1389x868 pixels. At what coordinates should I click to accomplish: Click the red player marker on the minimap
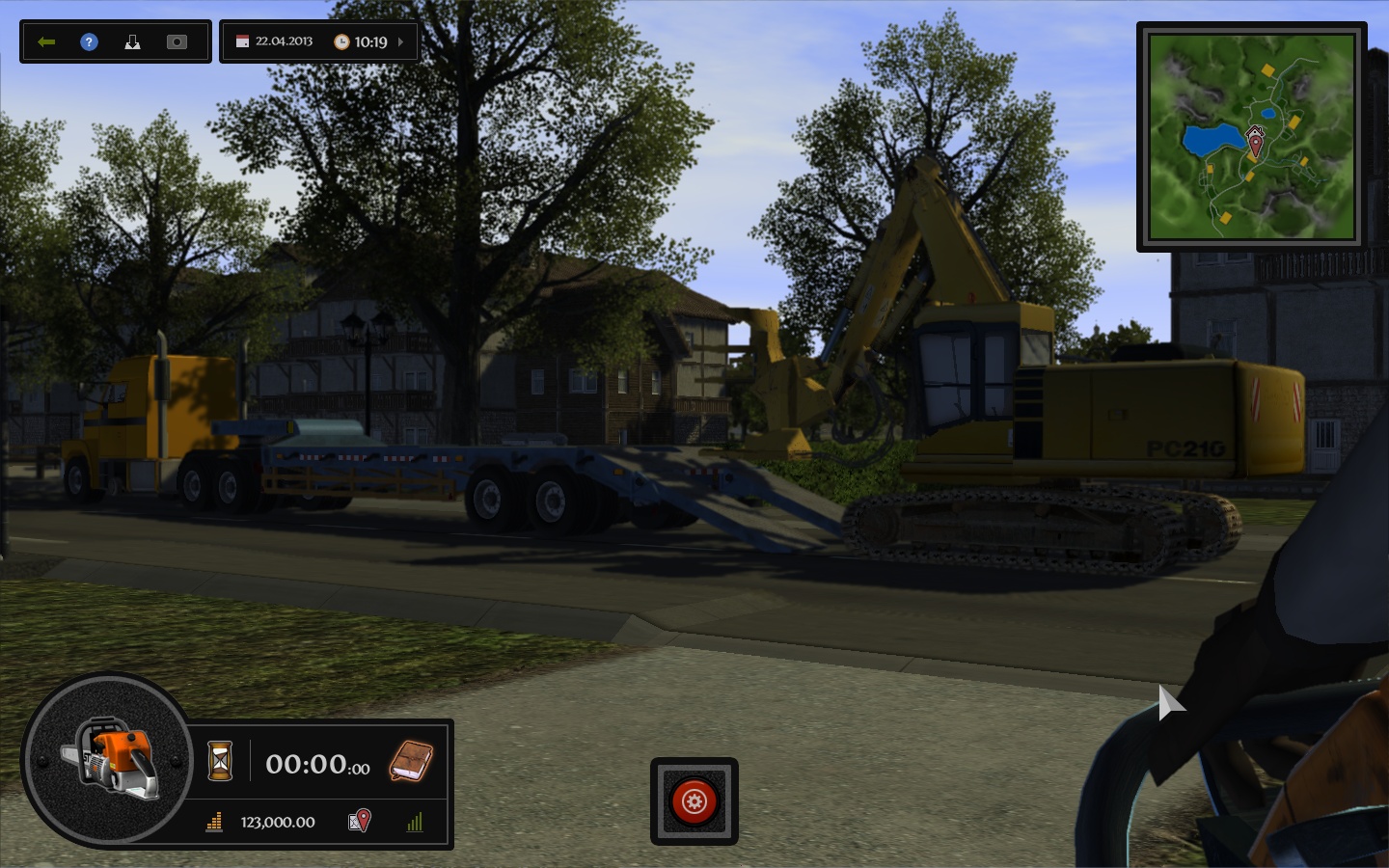(x=1257, y=138)
